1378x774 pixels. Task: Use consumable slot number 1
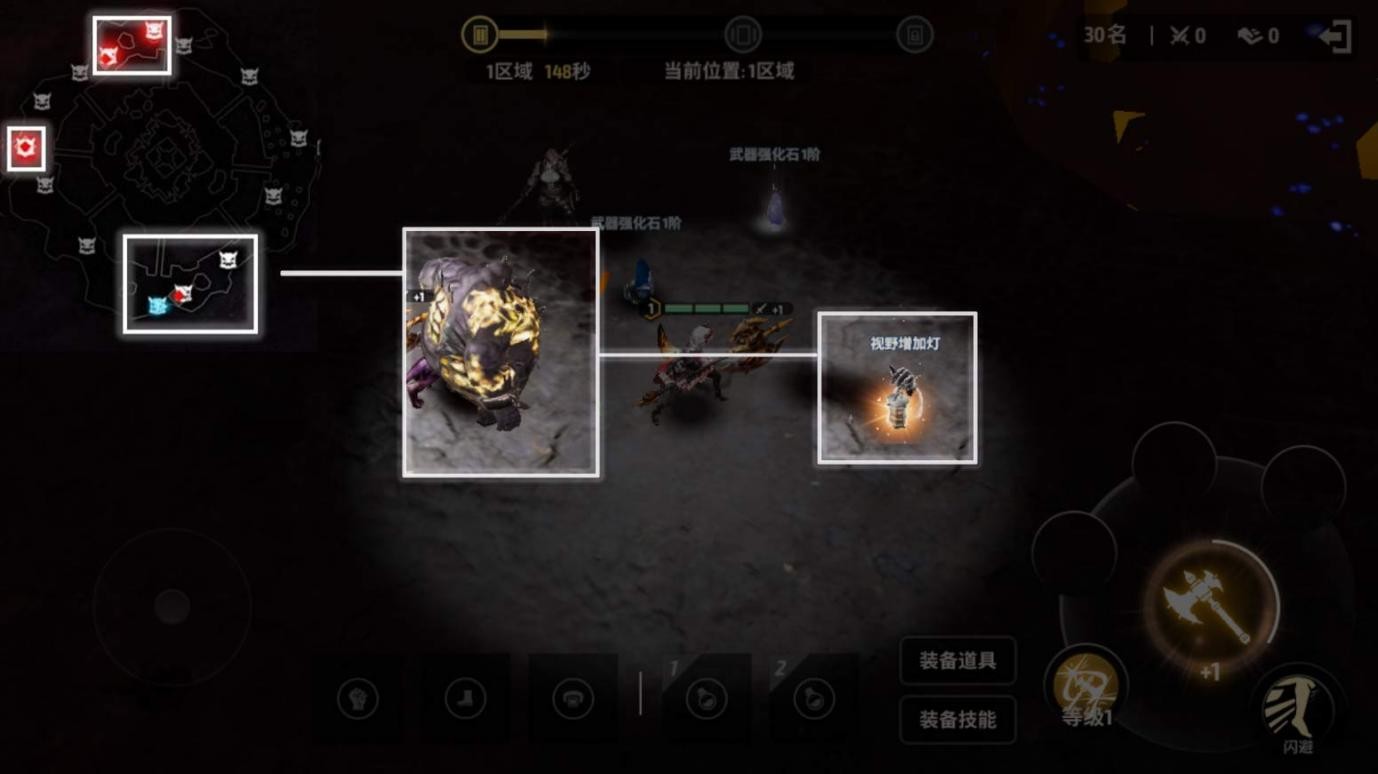pos(706,698)
